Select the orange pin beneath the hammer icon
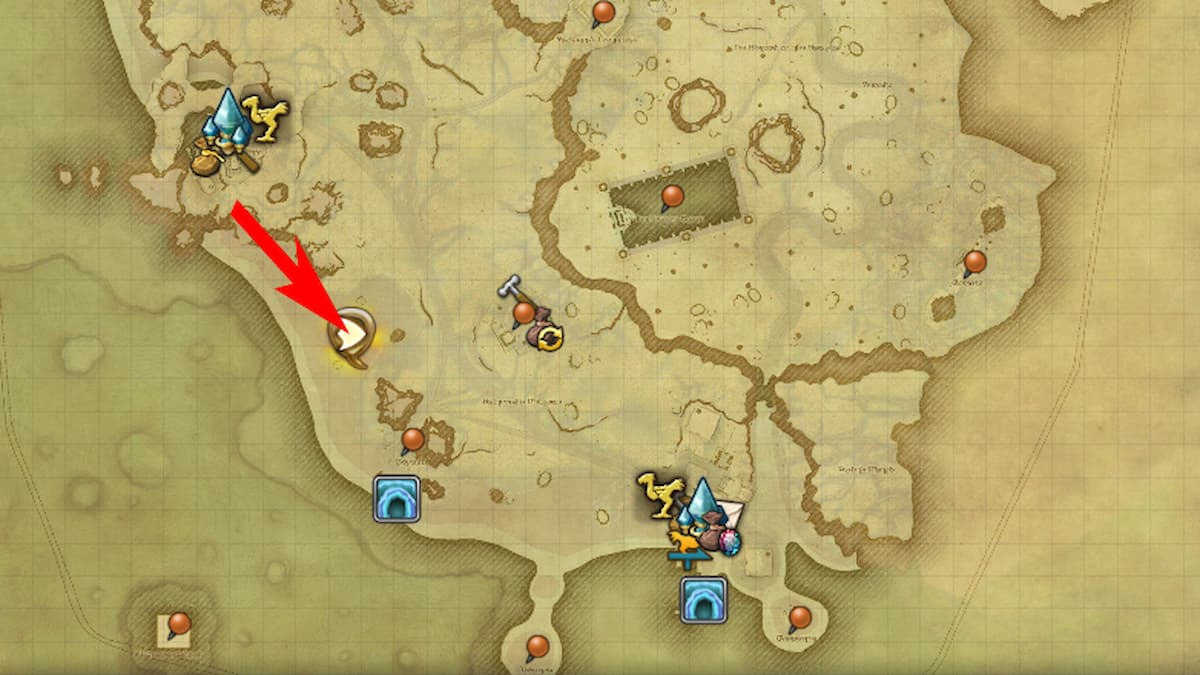 click(522, 314)
